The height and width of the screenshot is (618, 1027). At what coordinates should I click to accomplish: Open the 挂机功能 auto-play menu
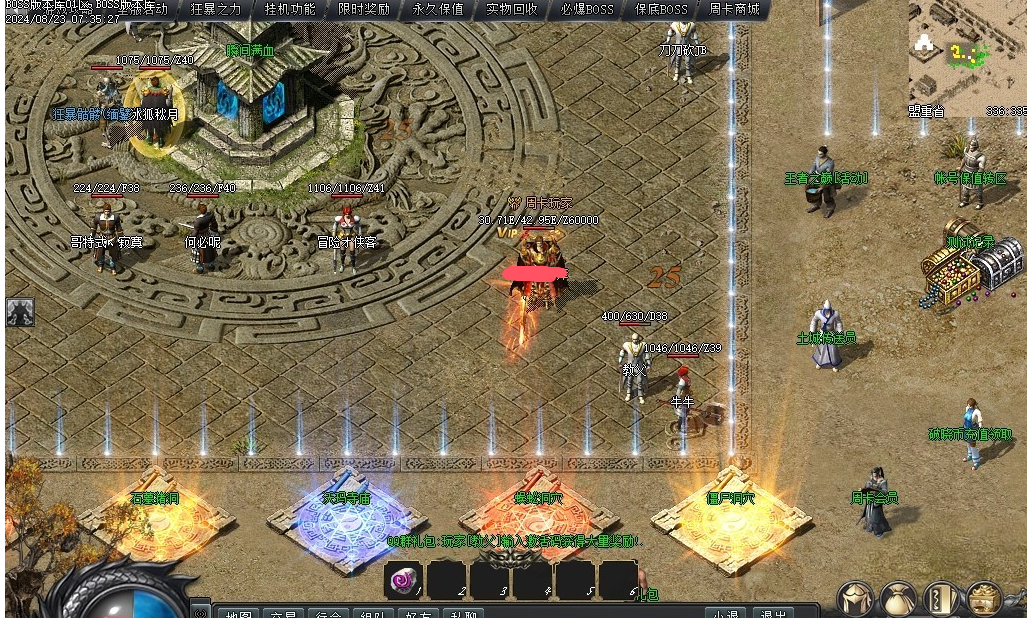click(x=290, y=9)
